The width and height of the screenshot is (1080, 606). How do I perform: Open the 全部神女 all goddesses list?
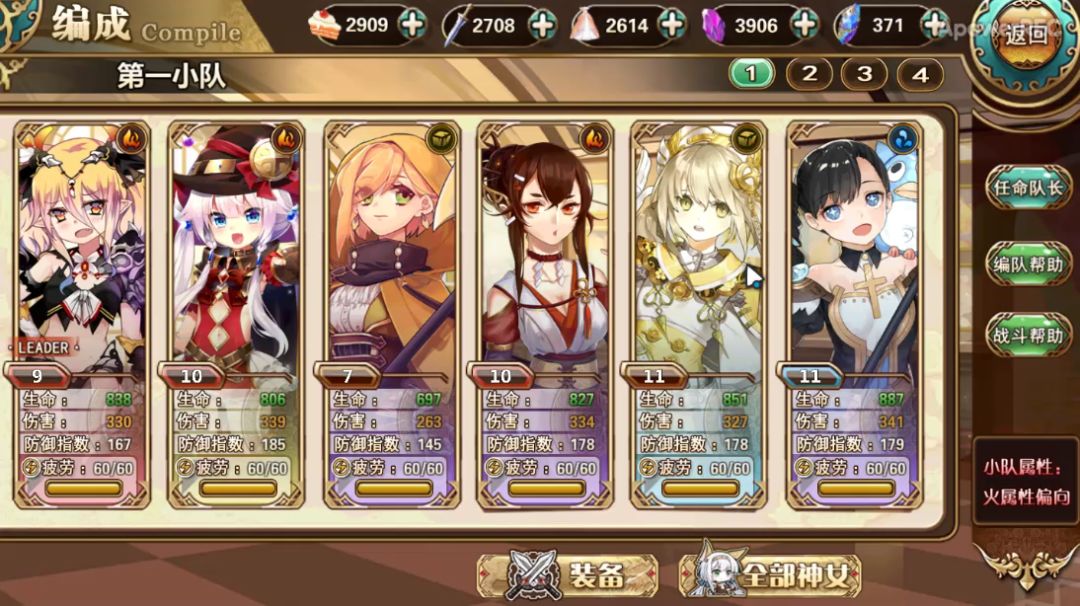770,574
